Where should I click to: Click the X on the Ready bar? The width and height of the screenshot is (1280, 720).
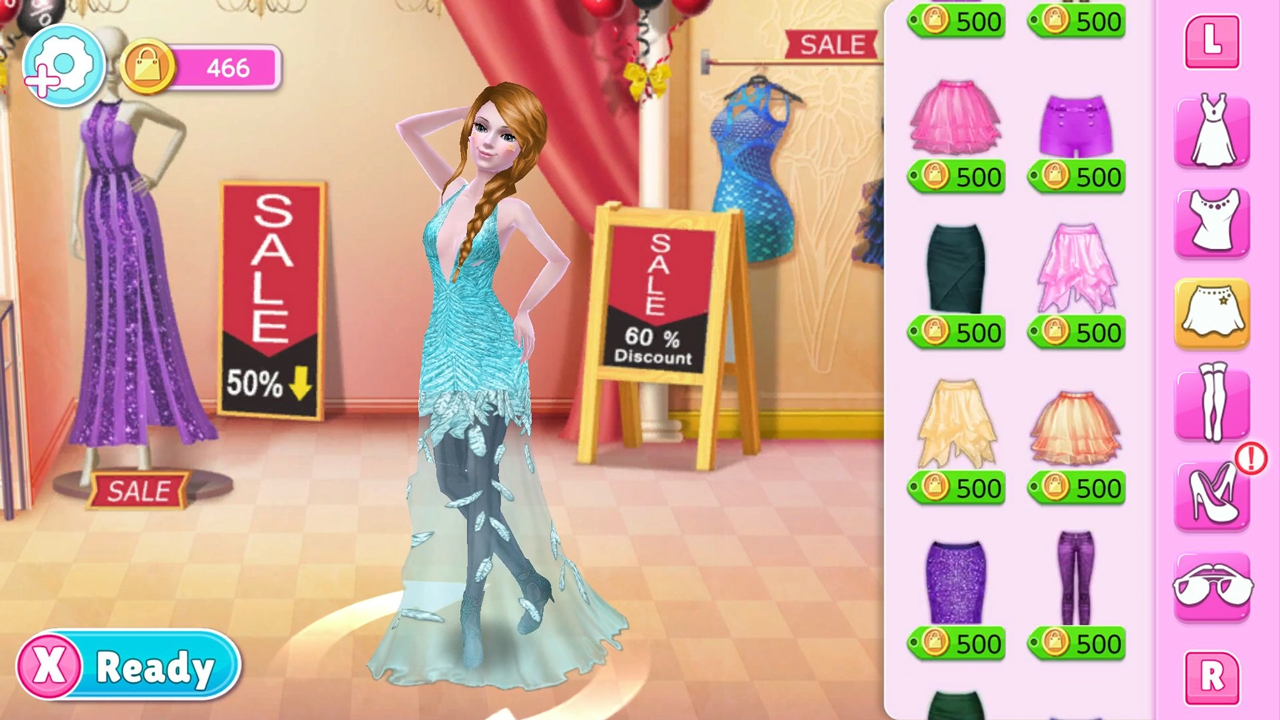(48, 665)
